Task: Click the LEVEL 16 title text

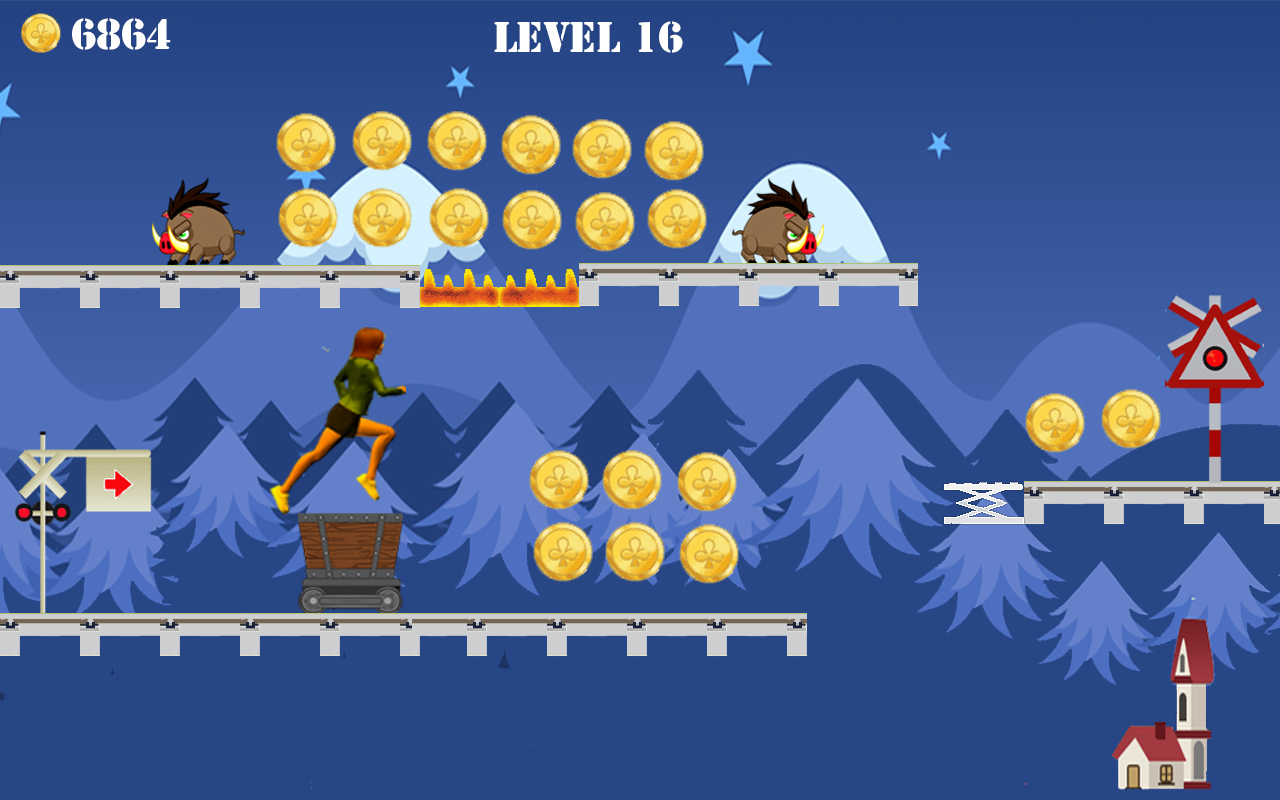Action: click(588, 38)
